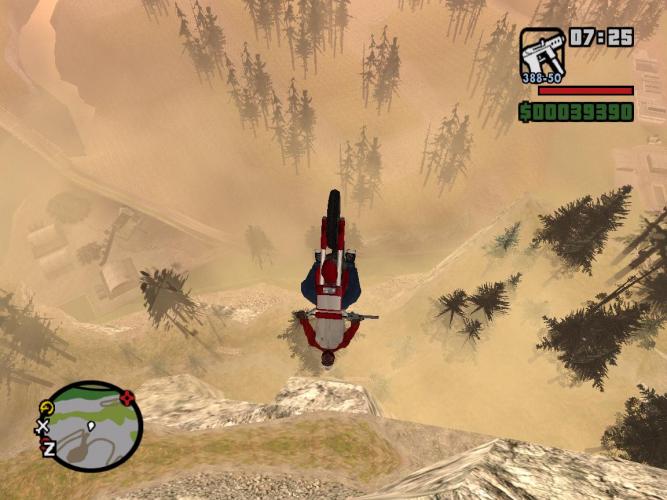Click the white player arrow on the radar
Viewport: 667px width, 500px height.
[x=91, y=427]
